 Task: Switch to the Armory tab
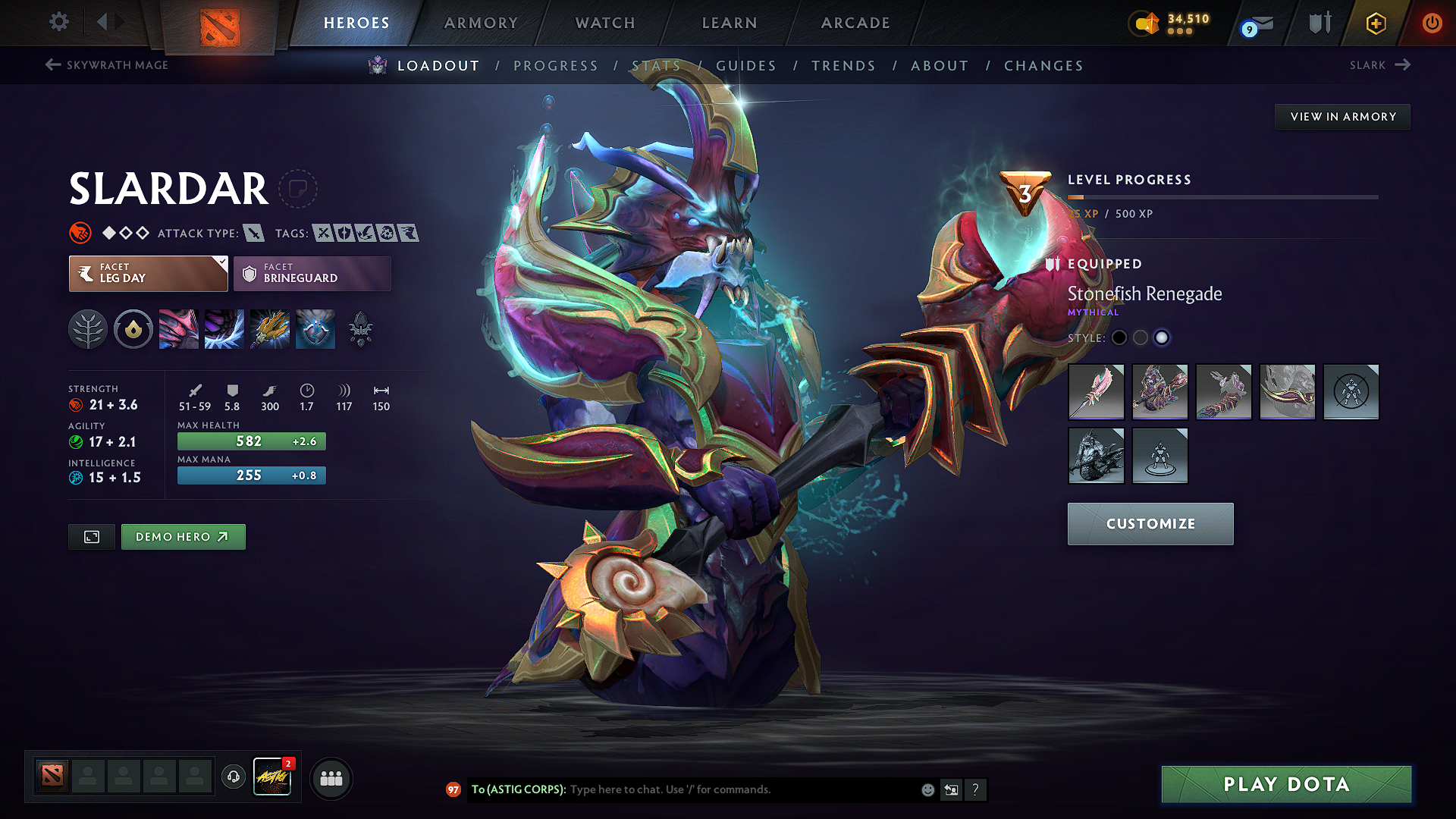pyautogui.click(x=481, y=23)
